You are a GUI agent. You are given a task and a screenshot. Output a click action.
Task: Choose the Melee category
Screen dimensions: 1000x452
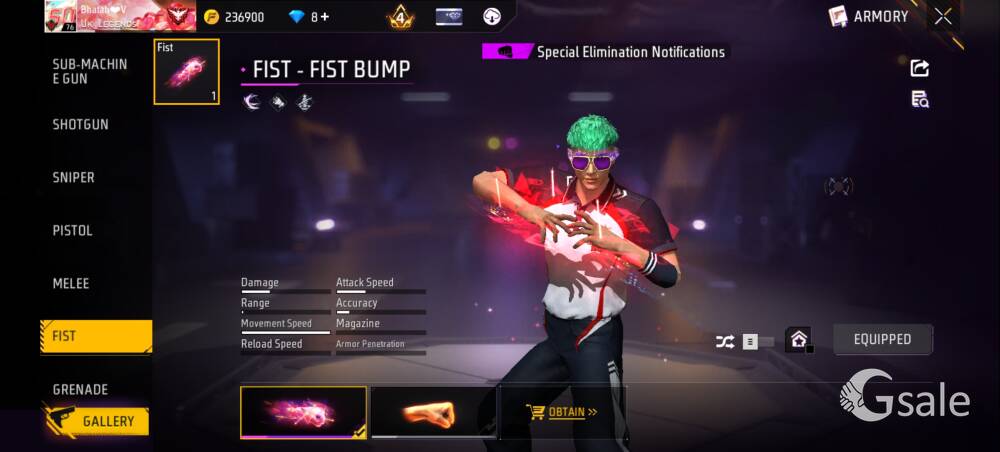coord(71,283)
